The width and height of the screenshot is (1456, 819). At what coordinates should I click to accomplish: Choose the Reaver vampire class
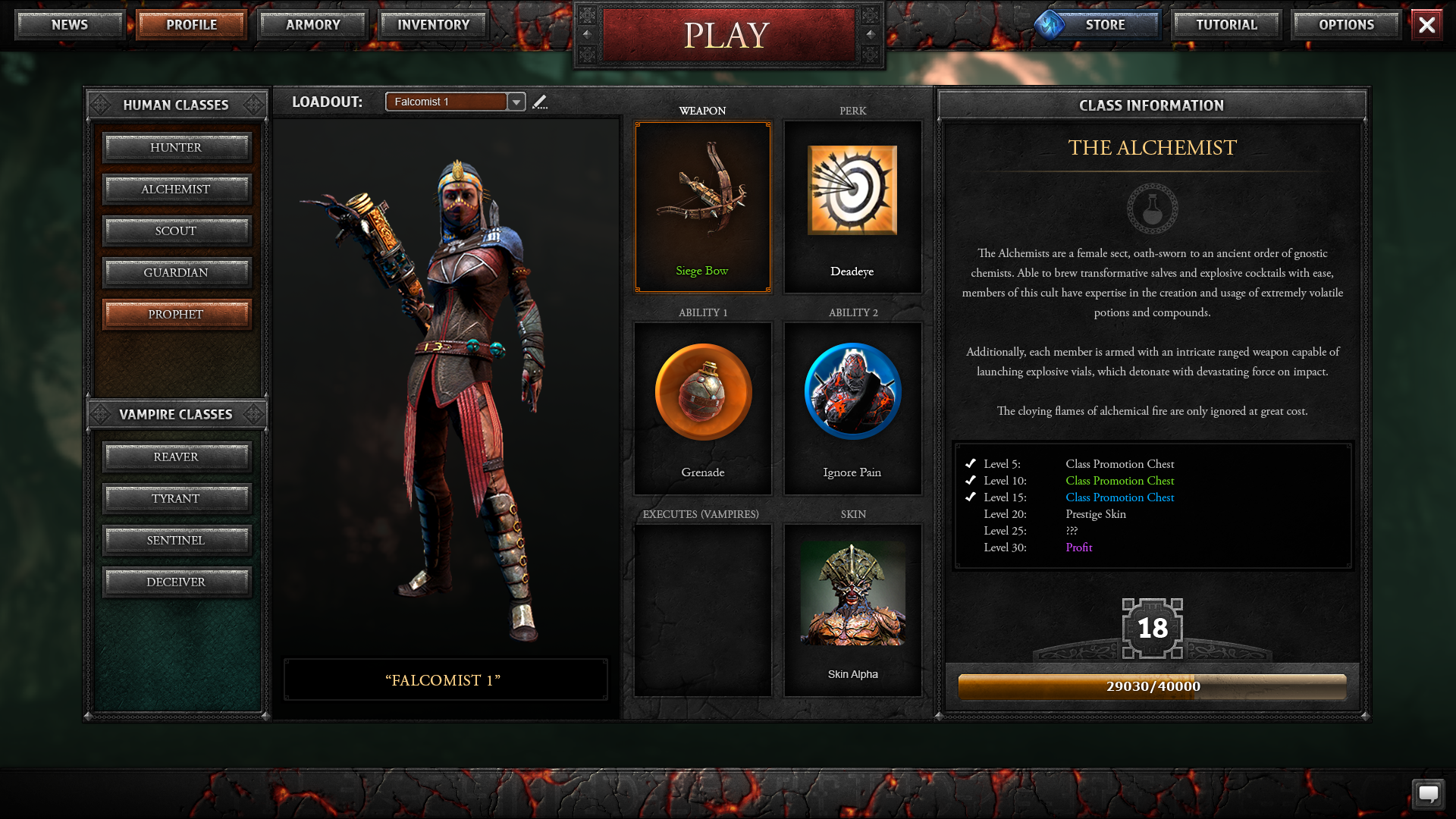pos(176,457)
